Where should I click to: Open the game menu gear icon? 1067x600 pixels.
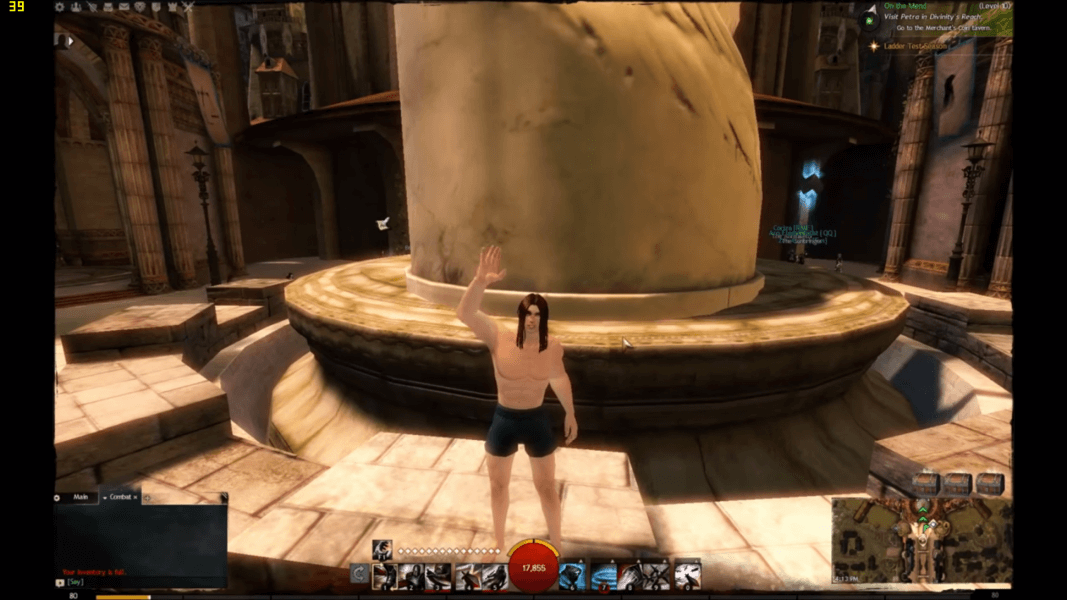60,7
